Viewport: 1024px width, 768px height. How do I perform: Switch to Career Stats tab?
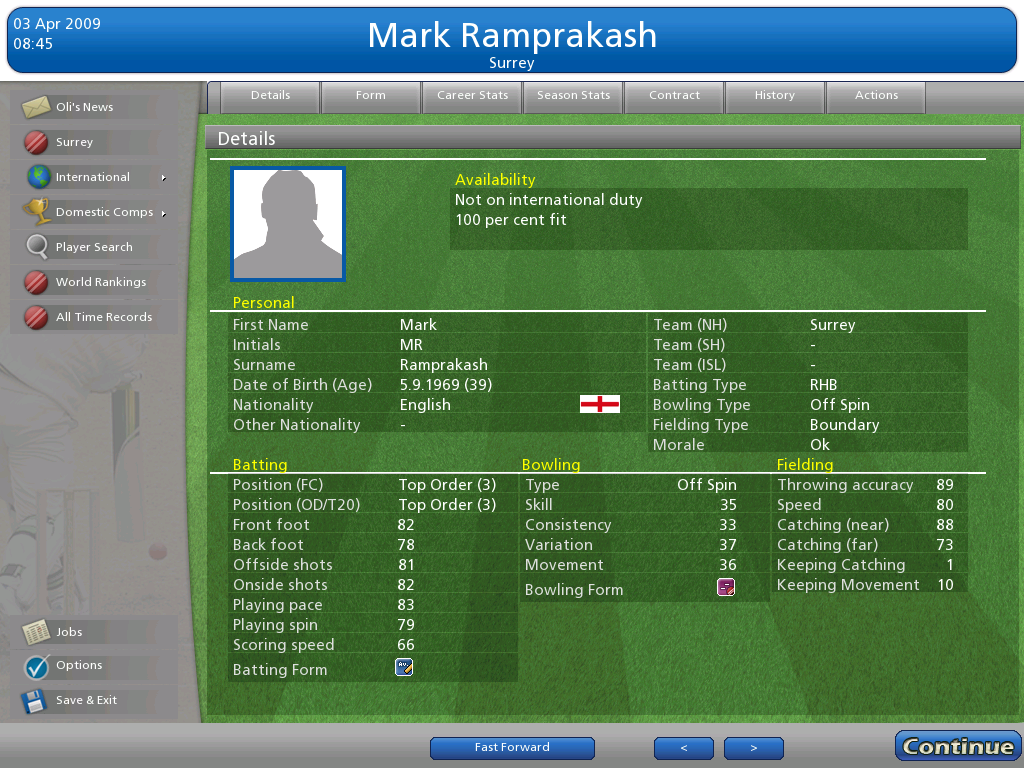coord(473,96)
